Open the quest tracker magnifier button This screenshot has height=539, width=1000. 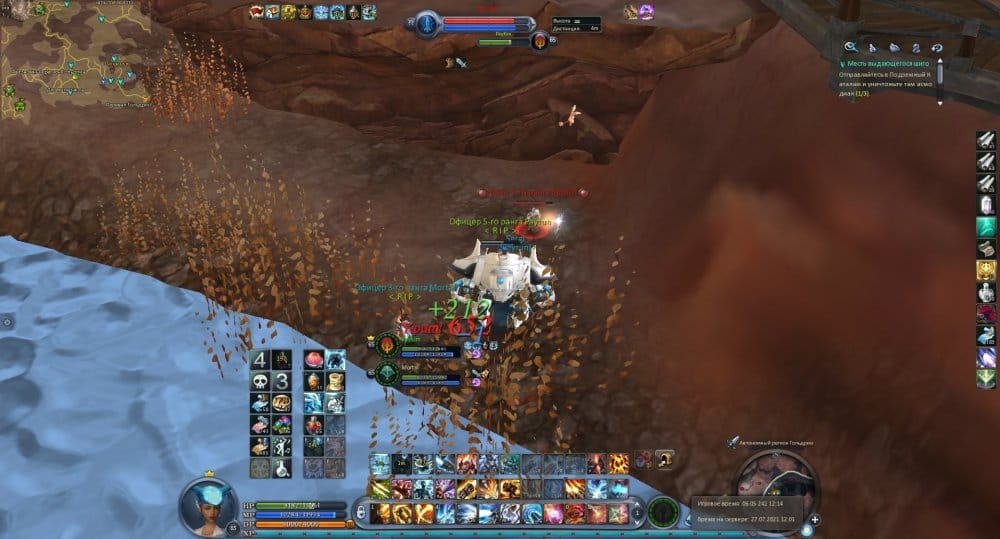tap(851, 46)
